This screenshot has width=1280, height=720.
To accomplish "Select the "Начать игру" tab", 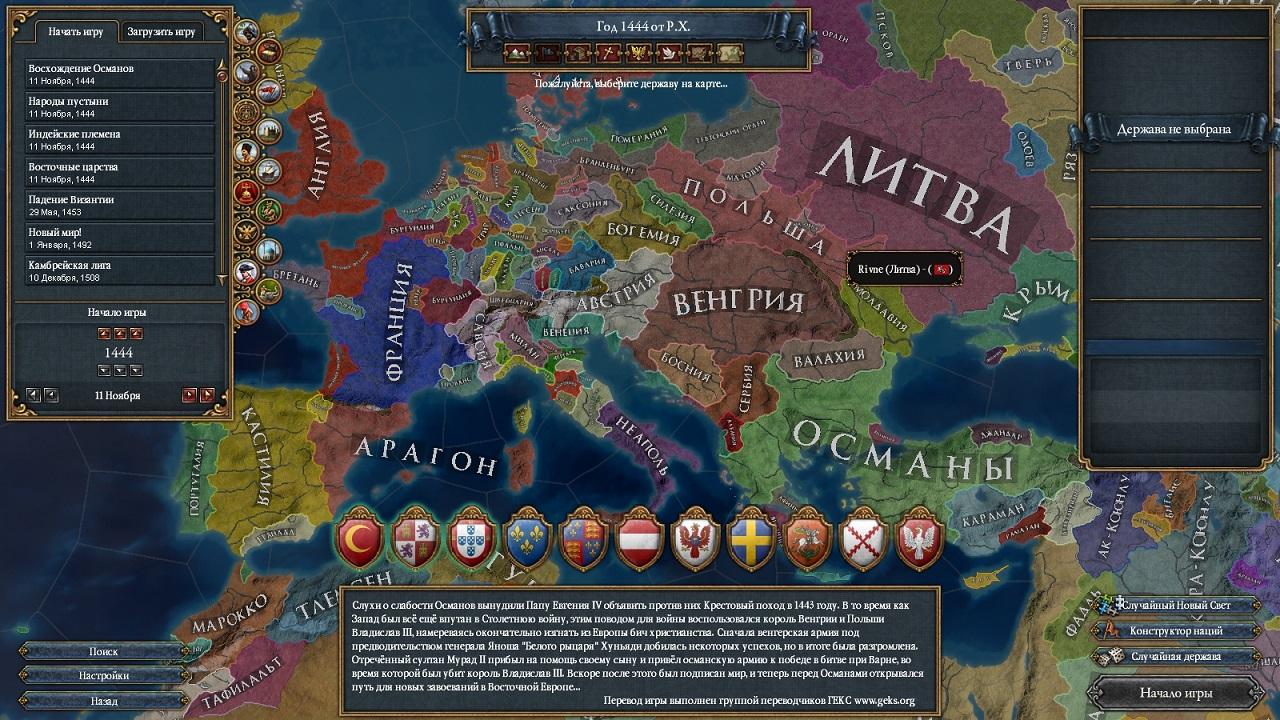I will click(x=76, y=31).
